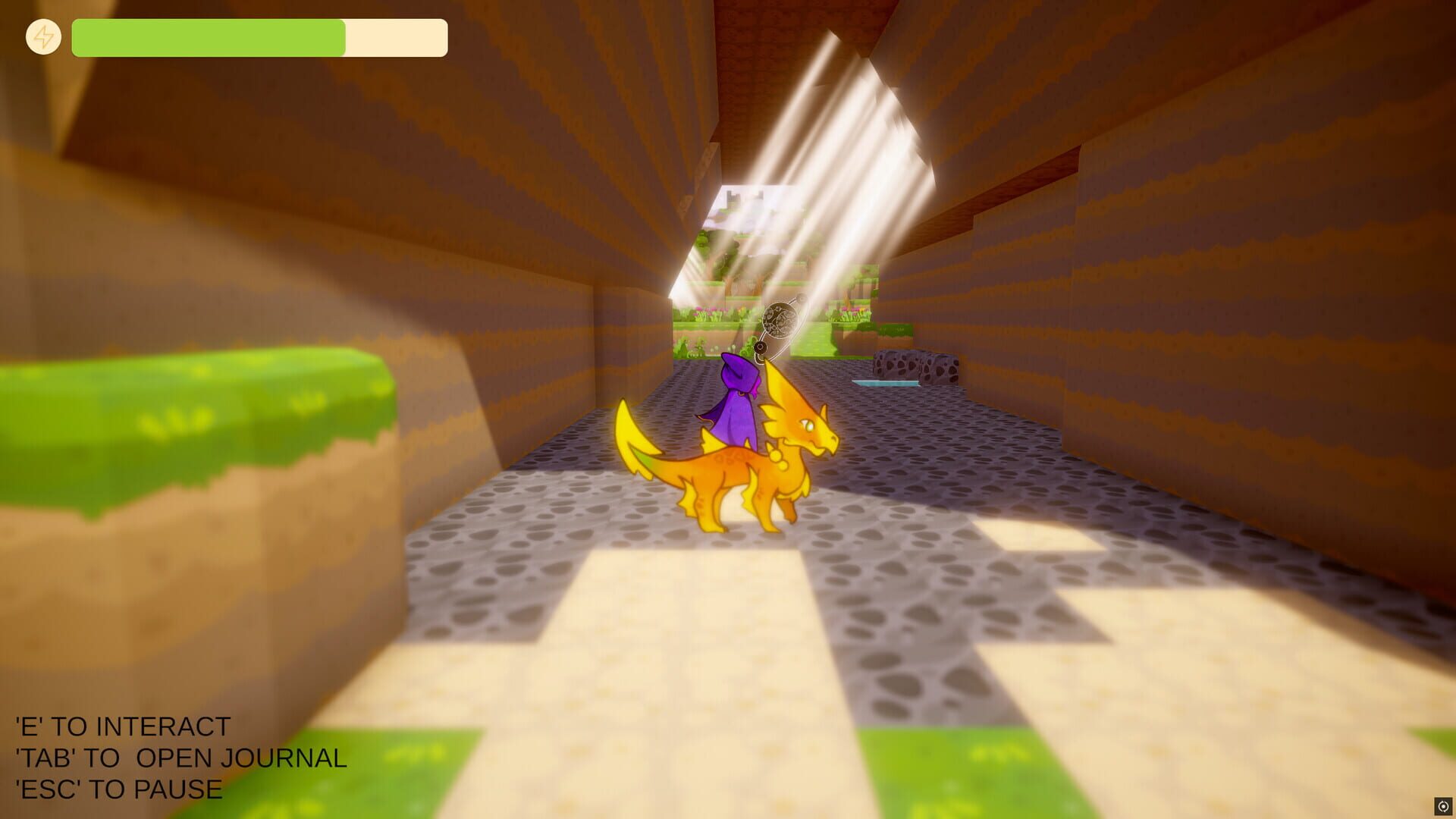The width and height of the screenshot is (1456, 819).
Task: Open the pause hint 'ESC' TO PAUSE
Action: [116, 789]
